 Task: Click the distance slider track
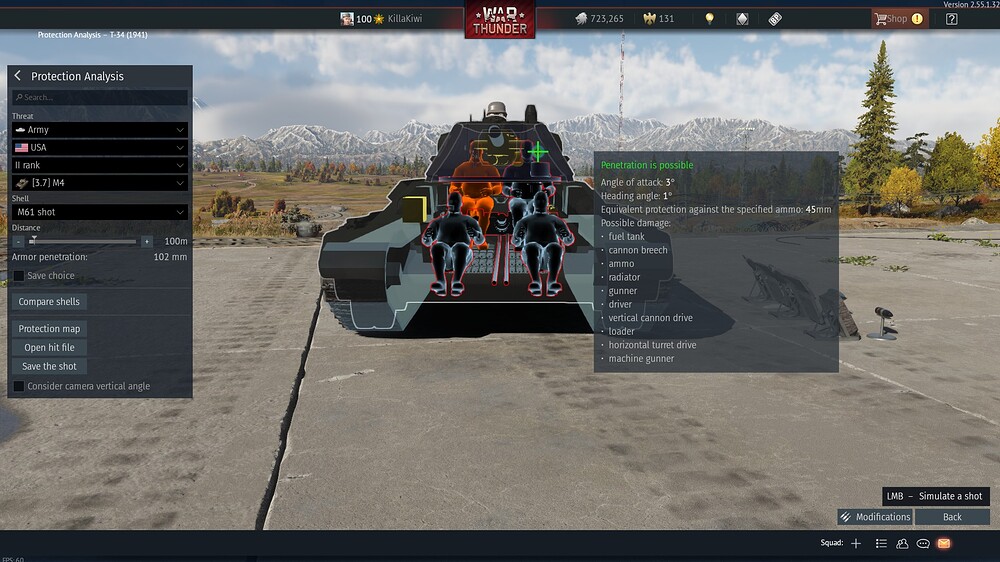[85, 241]
